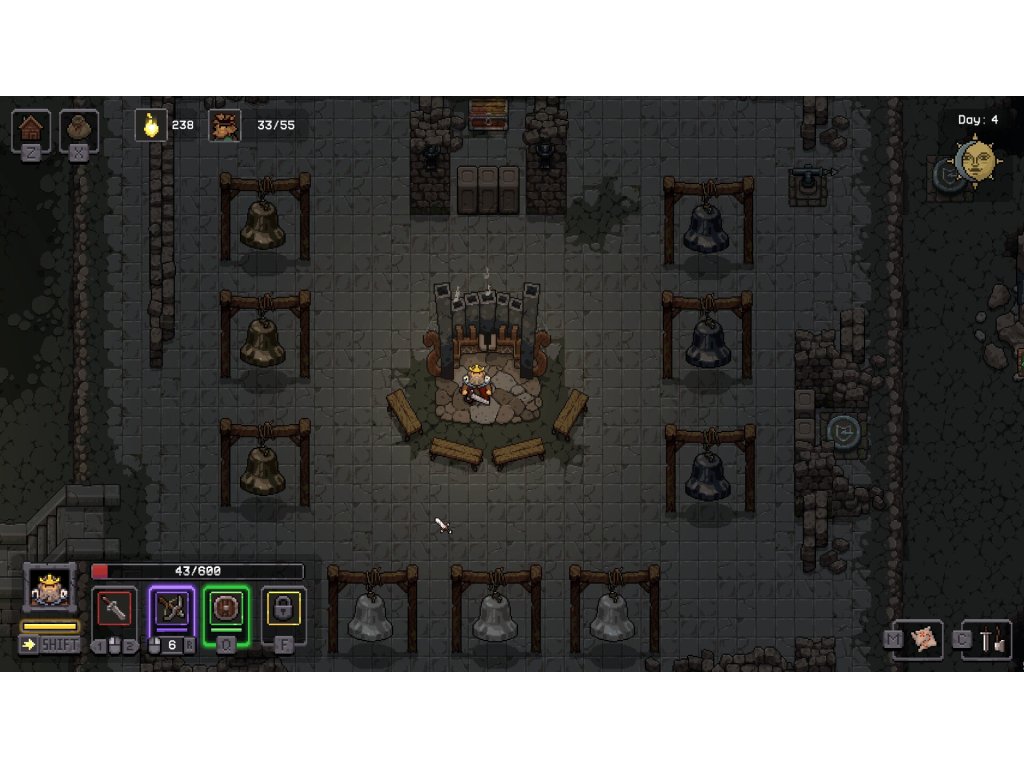Select the bow weapon slot
Viewport: 1024px width, 768px height.
[x=172, y=608]
